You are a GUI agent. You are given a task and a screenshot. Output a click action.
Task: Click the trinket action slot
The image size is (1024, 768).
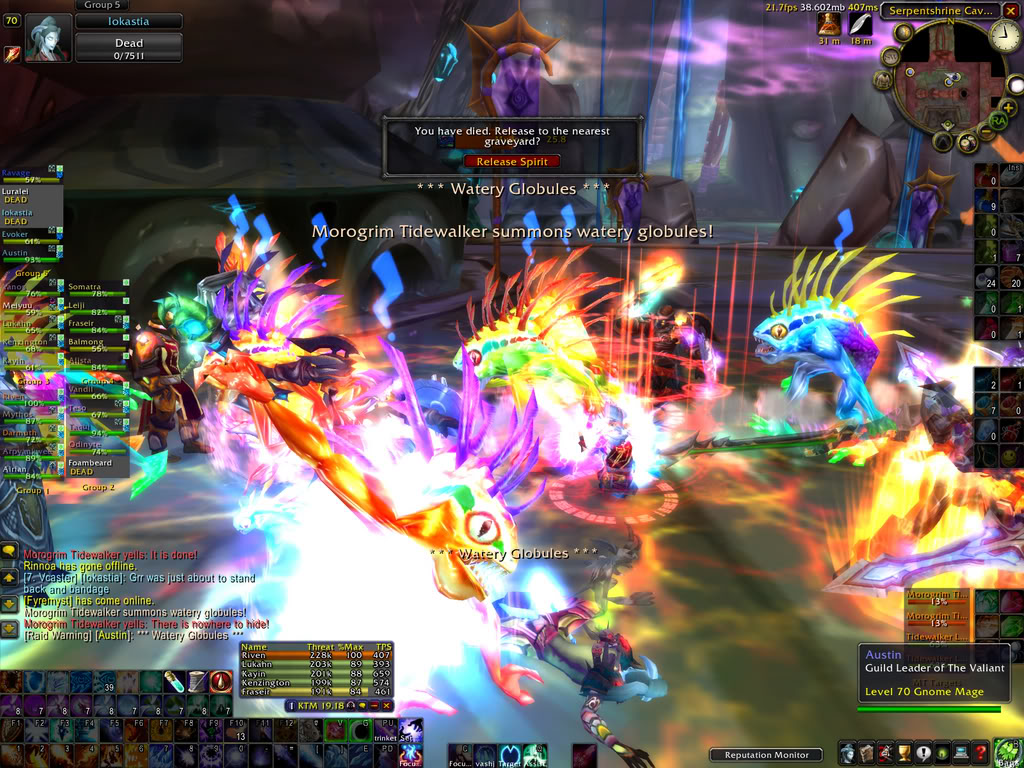pos(387,730)
